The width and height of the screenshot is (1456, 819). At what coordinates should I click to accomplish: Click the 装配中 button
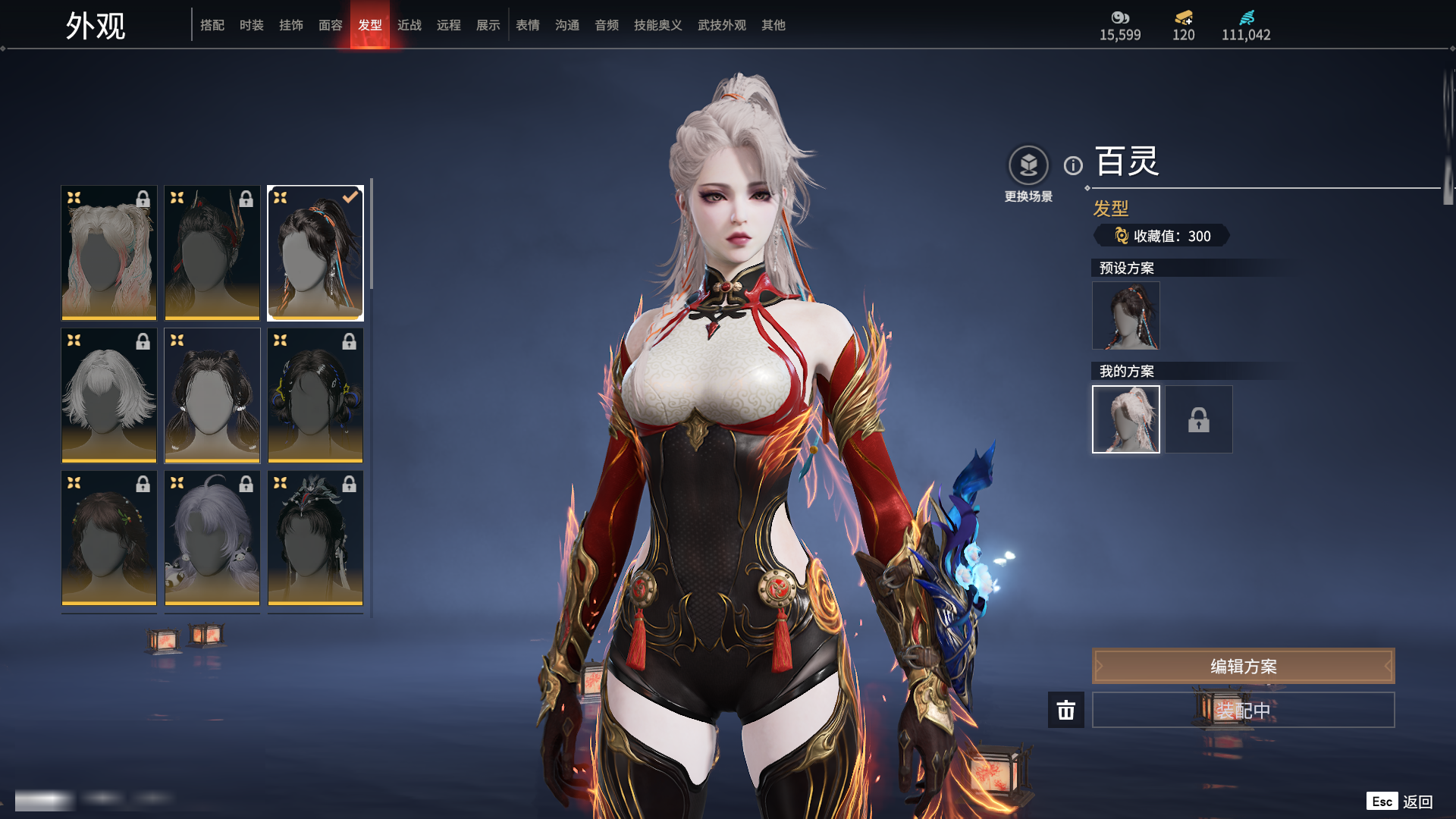coord(1243,710)
